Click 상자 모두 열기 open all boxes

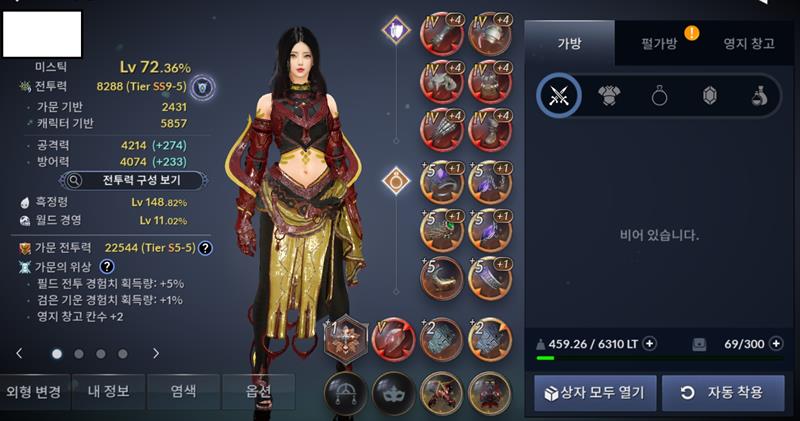(x=594, y=392)
